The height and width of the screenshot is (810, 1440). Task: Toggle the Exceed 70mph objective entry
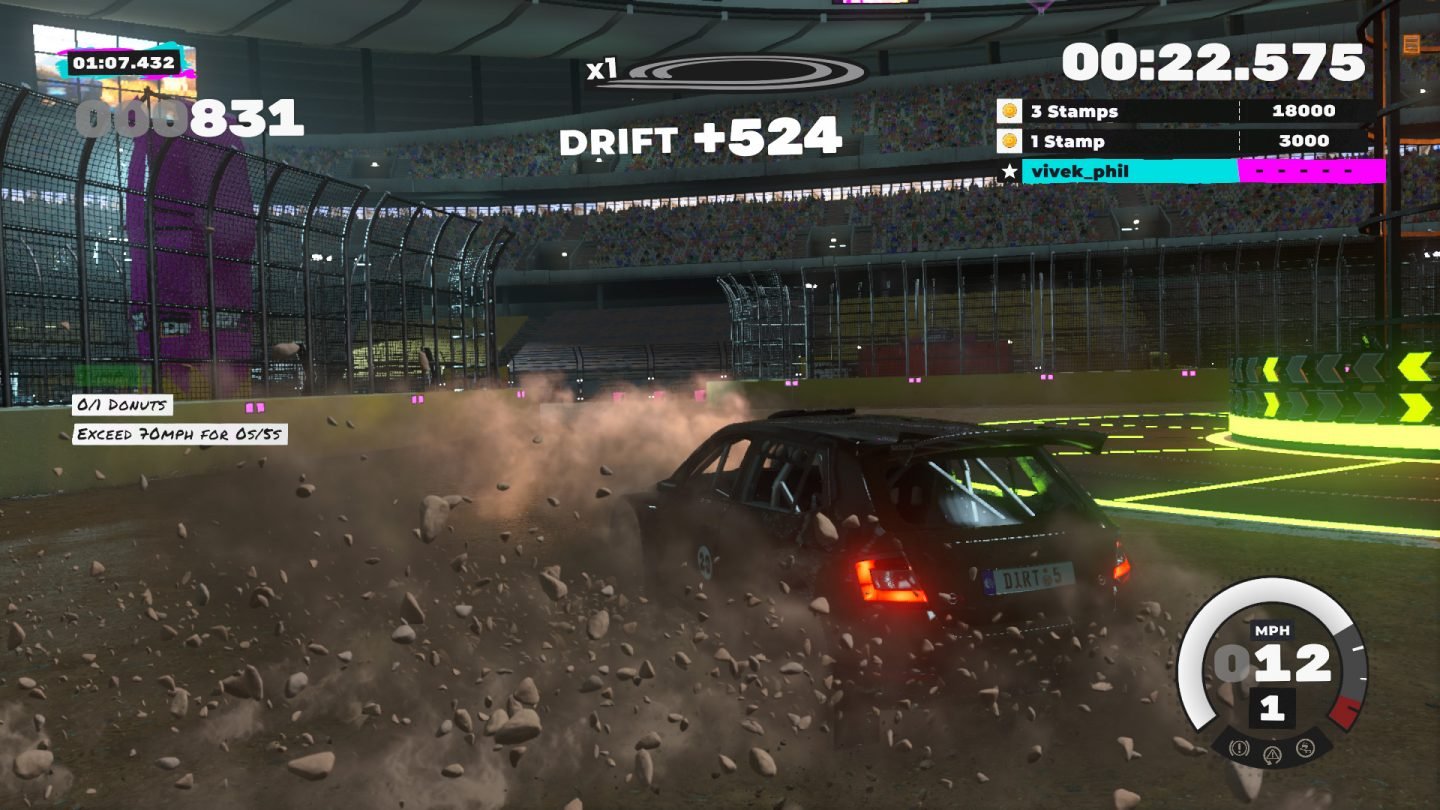click(177, 434)
